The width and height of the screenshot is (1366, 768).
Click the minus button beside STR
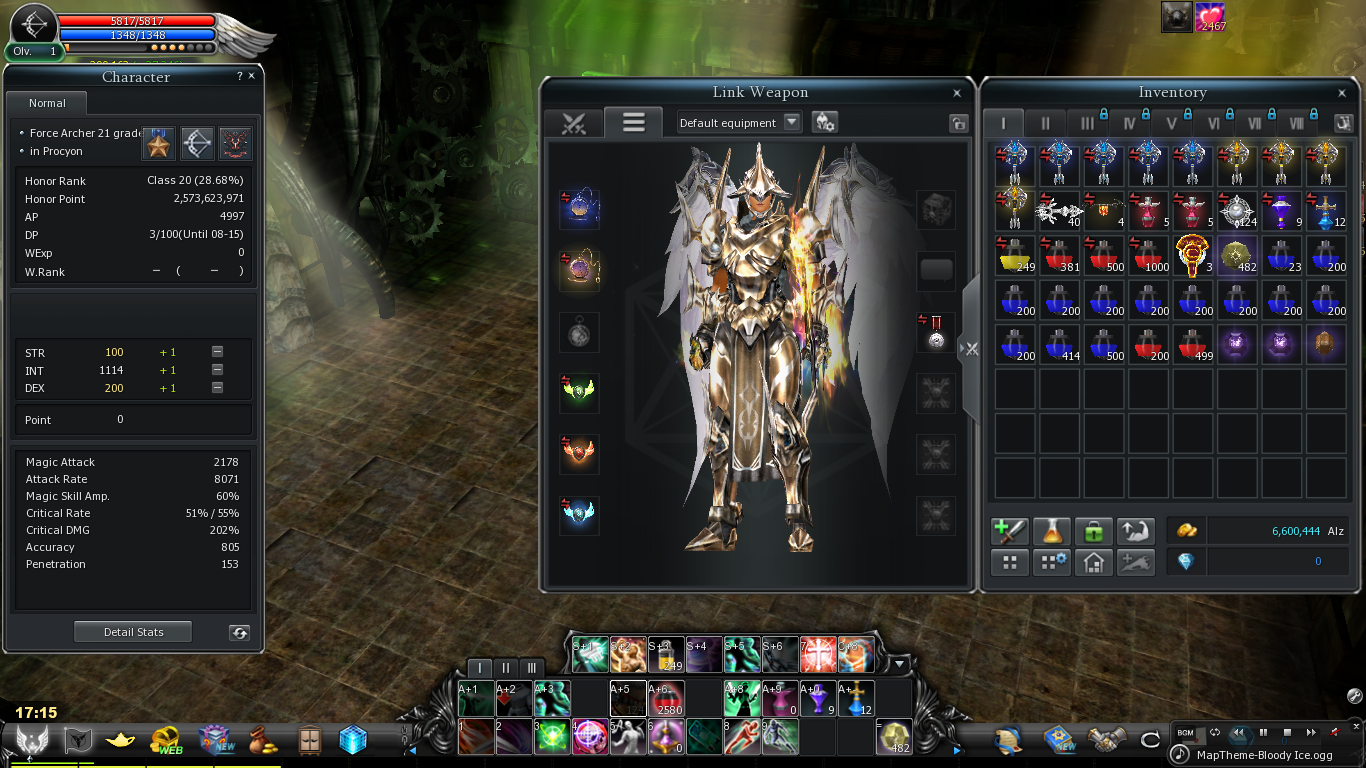click(x=217, y=352)
